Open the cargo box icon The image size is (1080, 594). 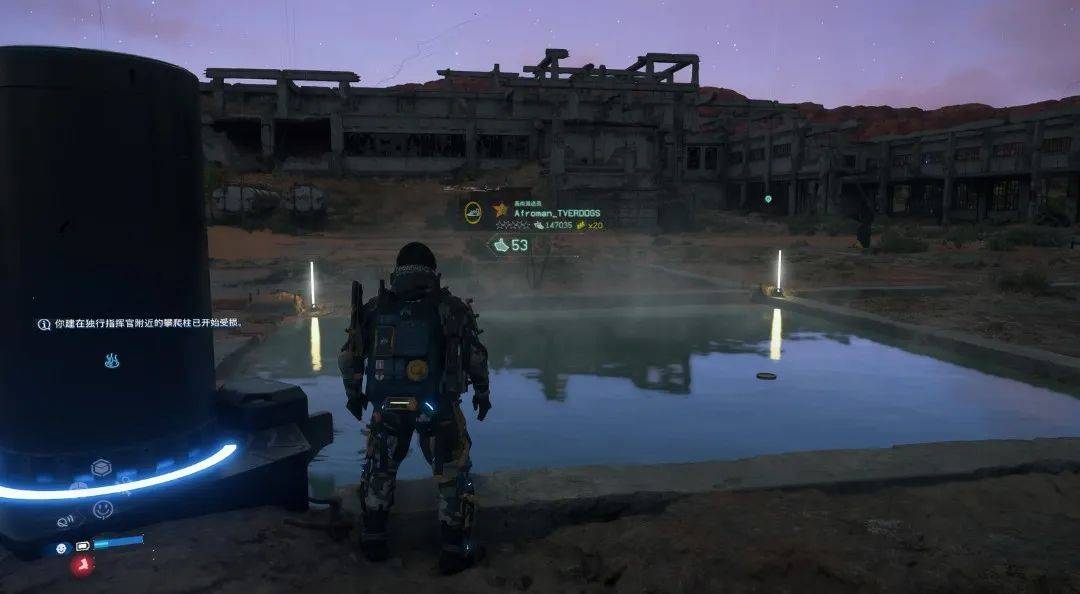pos(101,468)
